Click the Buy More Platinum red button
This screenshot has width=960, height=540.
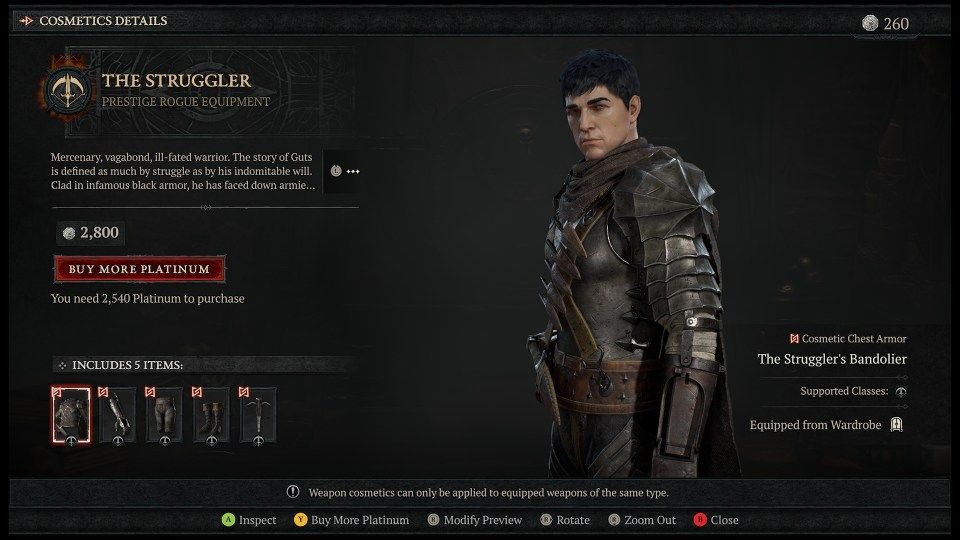click(139, 269)
